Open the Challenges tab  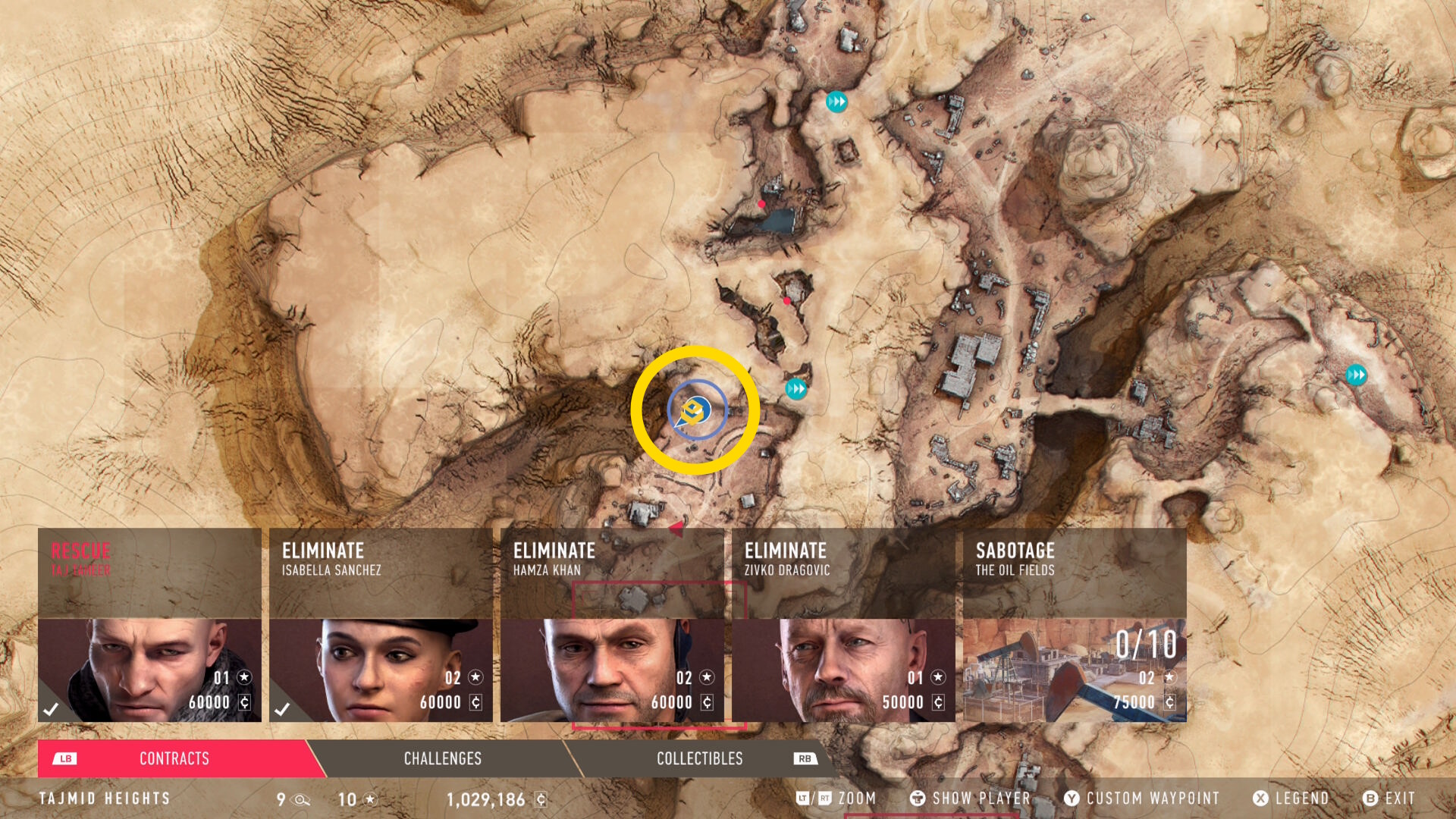pyautogui.click(x=442, y=758)
